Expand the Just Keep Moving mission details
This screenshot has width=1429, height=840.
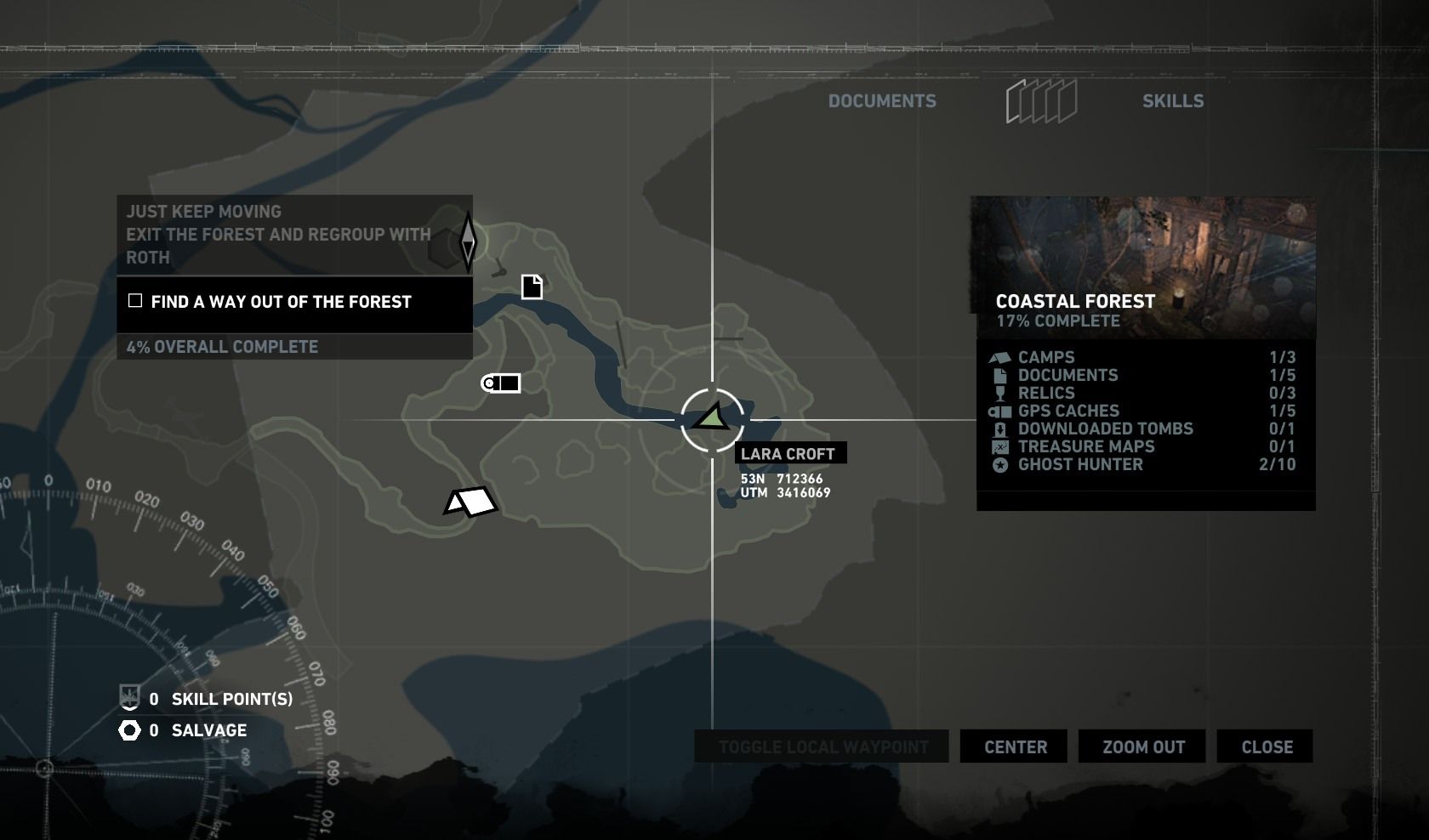[293, 234]
